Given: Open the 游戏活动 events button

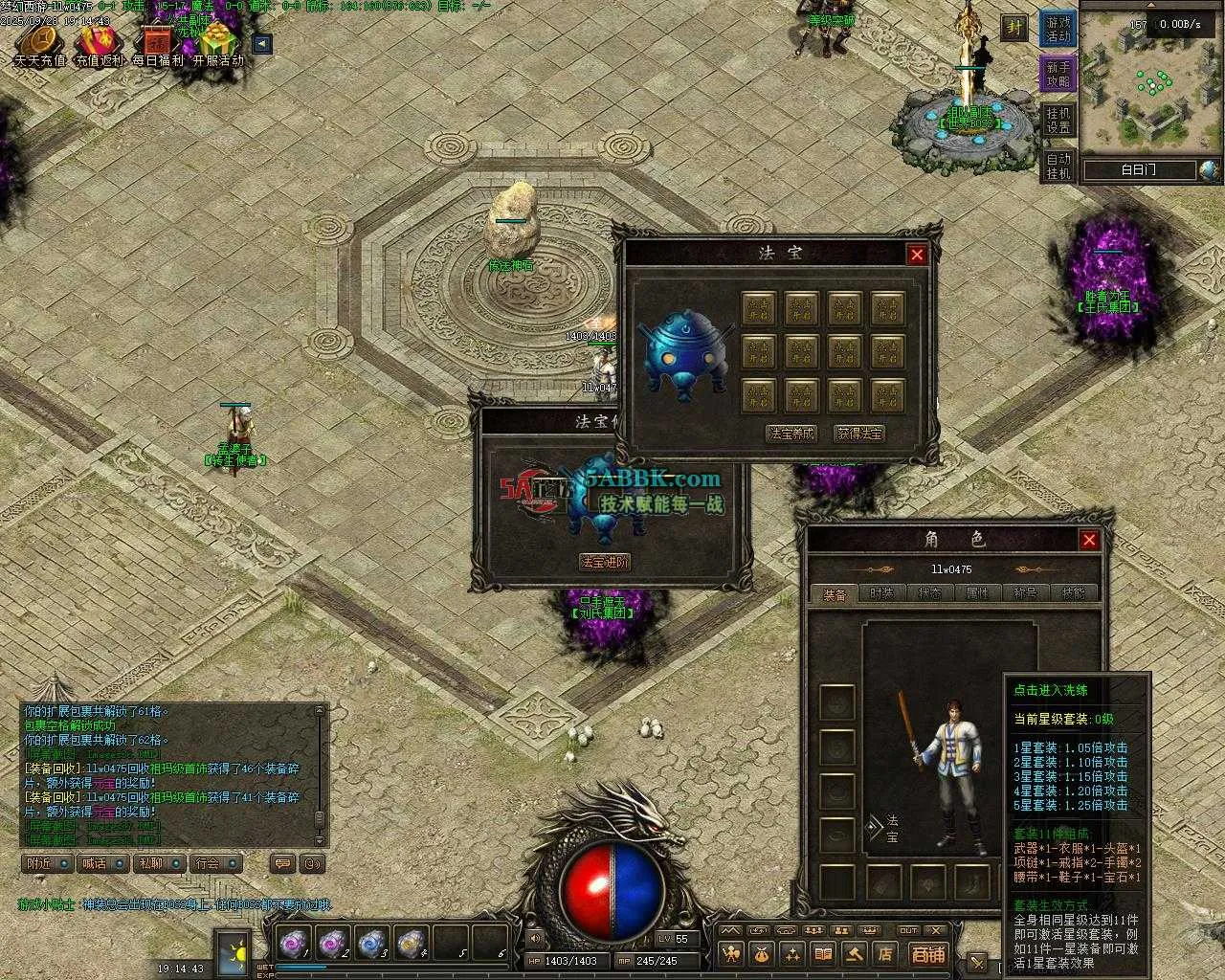Looking at the screenshot, I should tap(1058, 29).
